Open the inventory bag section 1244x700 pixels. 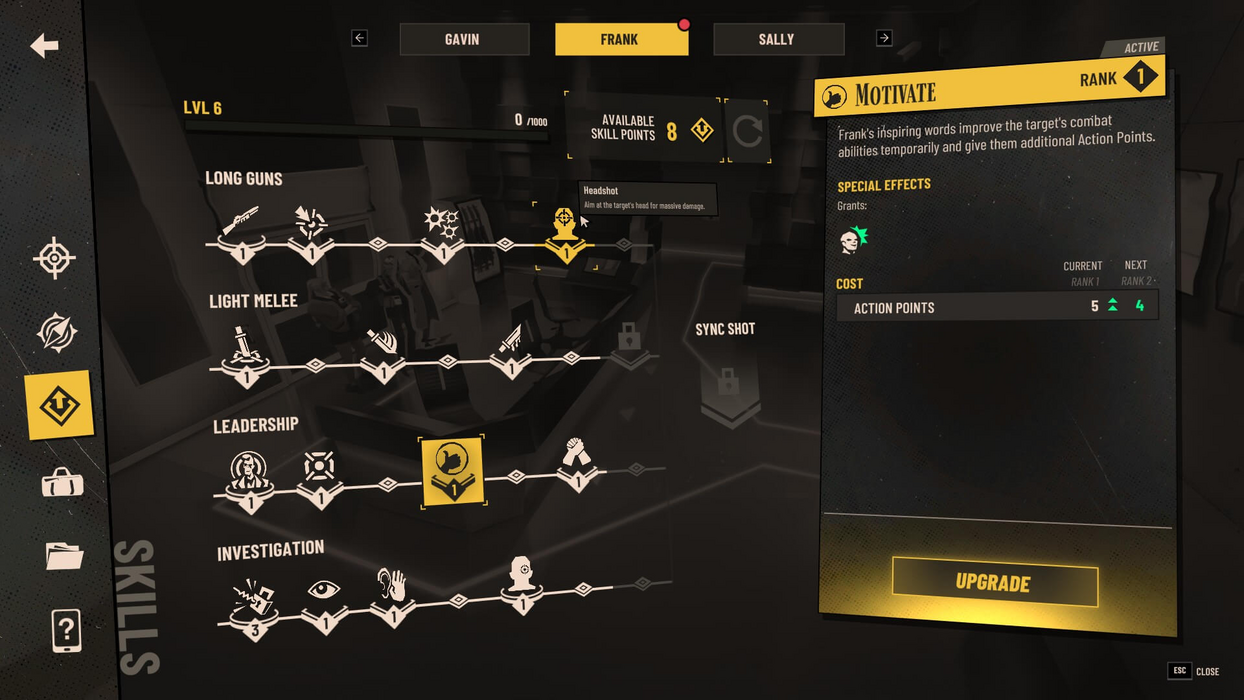point(62,483)
